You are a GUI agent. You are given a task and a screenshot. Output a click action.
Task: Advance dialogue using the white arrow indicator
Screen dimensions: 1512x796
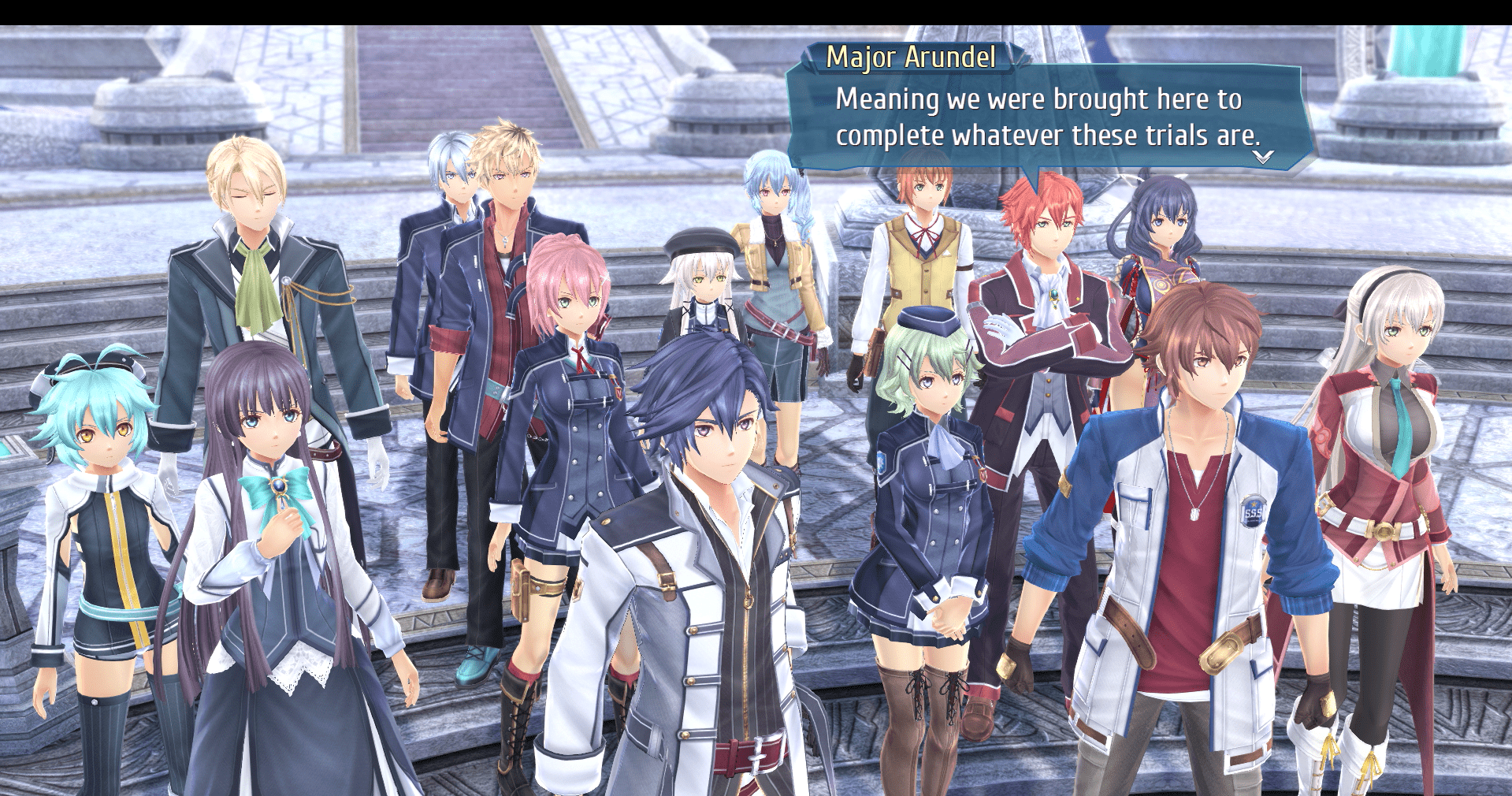[1262, 157]
